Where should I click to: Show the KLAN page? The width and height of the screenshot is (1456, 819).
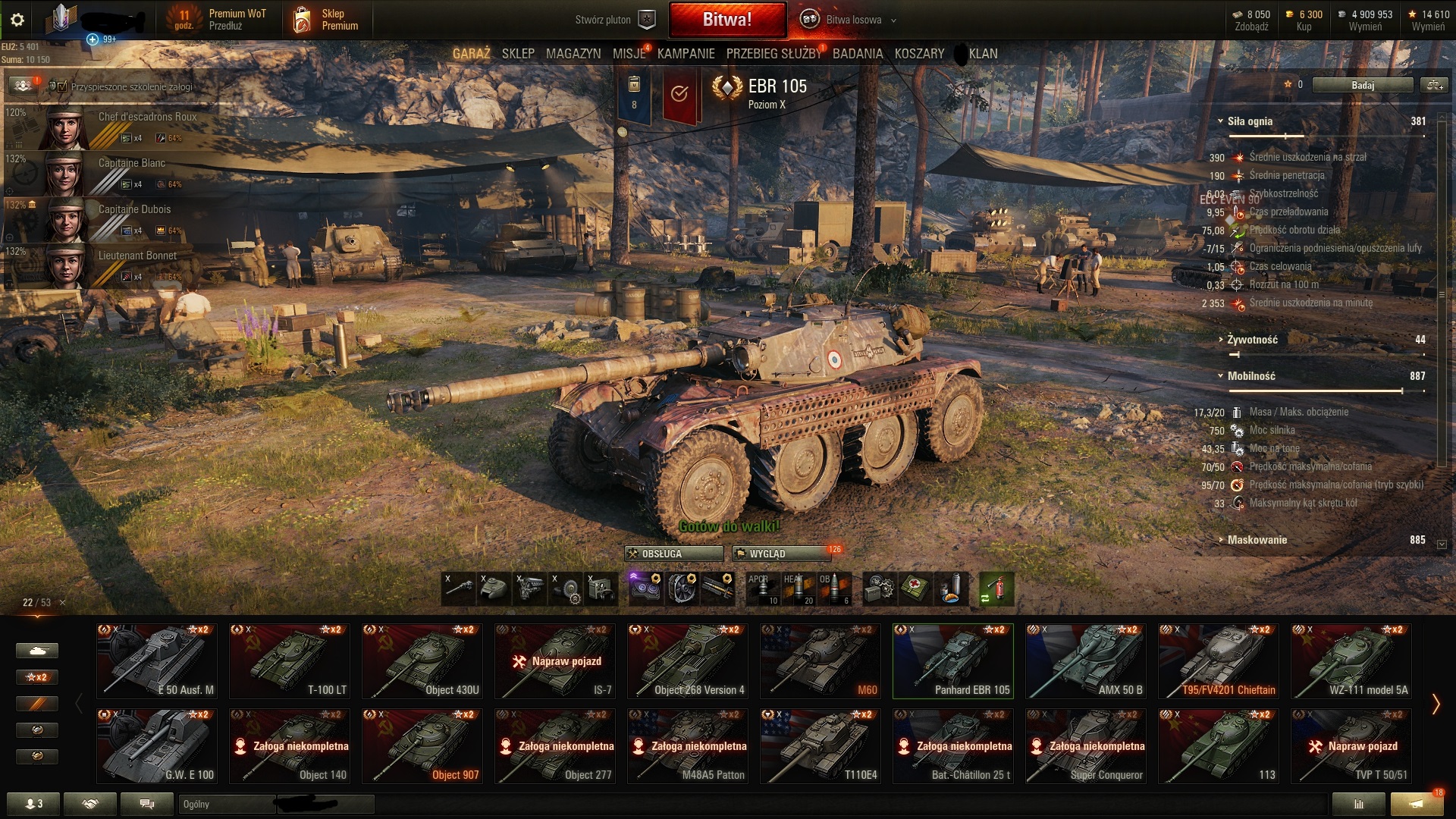(983, 54)
